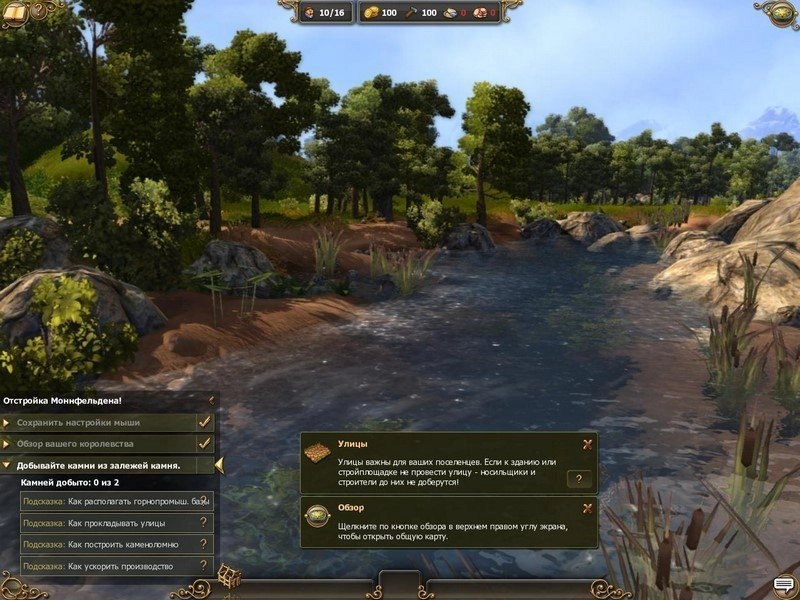The image size is (800, 600).
Task: Click the bottom center panel tab
Action: coord(400,583)
